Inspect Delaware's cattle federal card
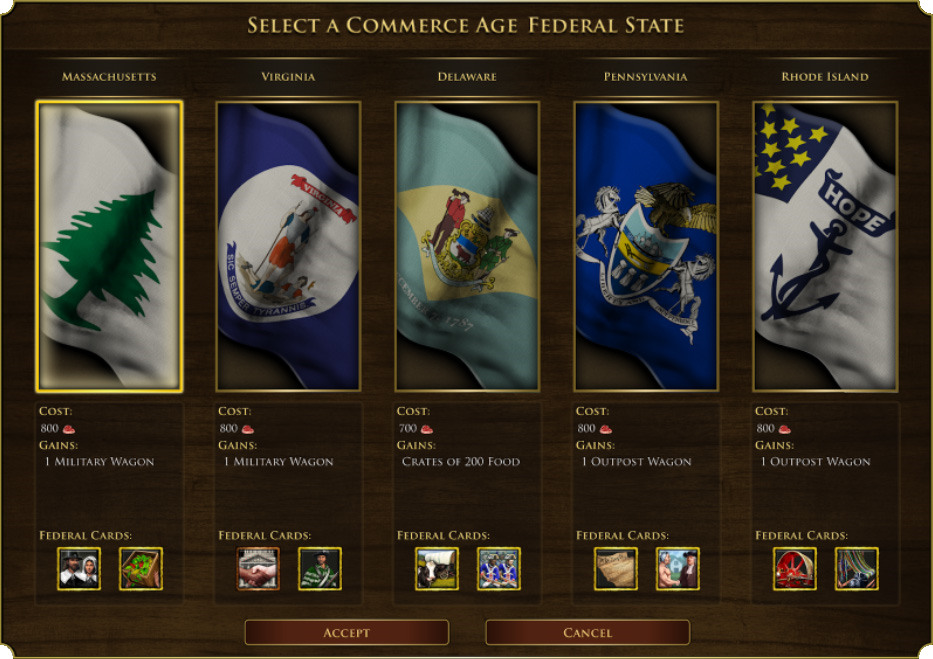Screen dimensions: 933x659 pyautogui.click(x=437, y=568)
